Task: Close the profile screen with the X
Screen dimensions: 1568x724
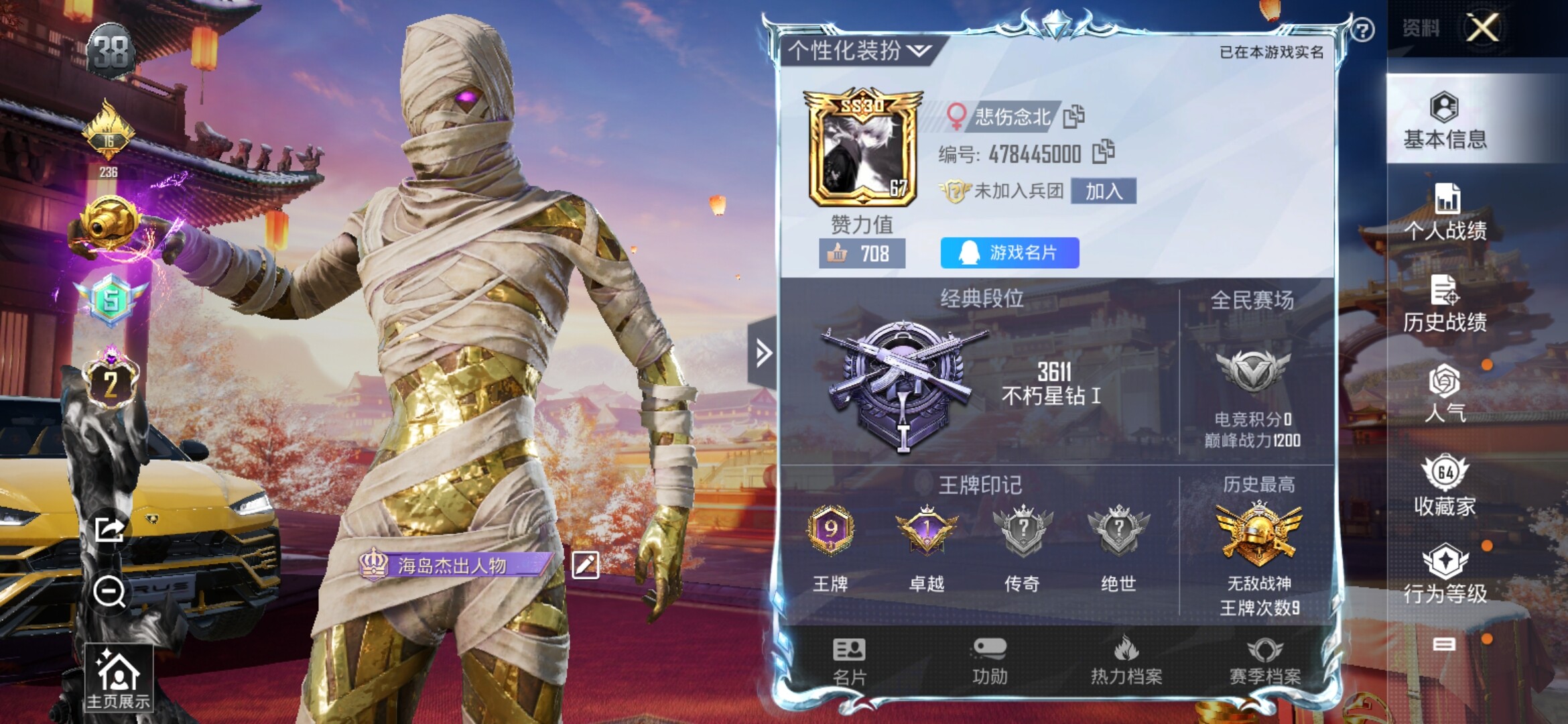Action: (1482, 28)
